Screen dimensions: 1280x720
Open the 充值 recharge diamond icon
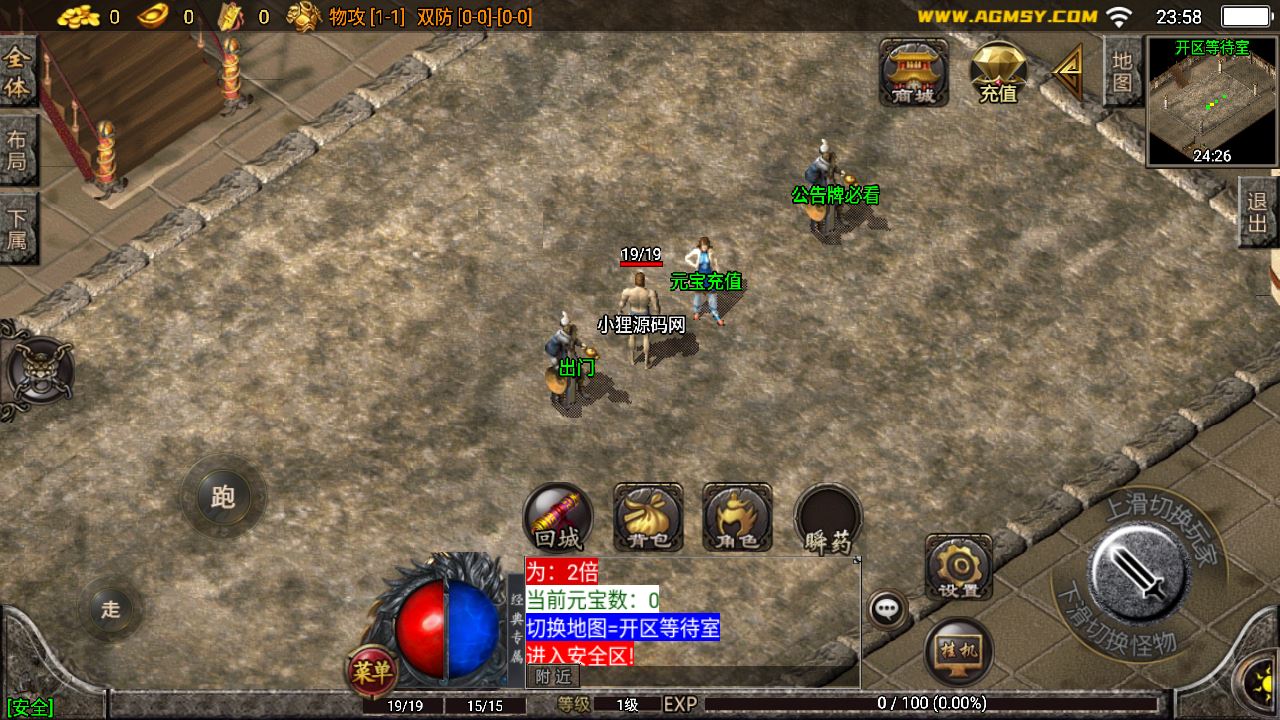coord(998,72)
